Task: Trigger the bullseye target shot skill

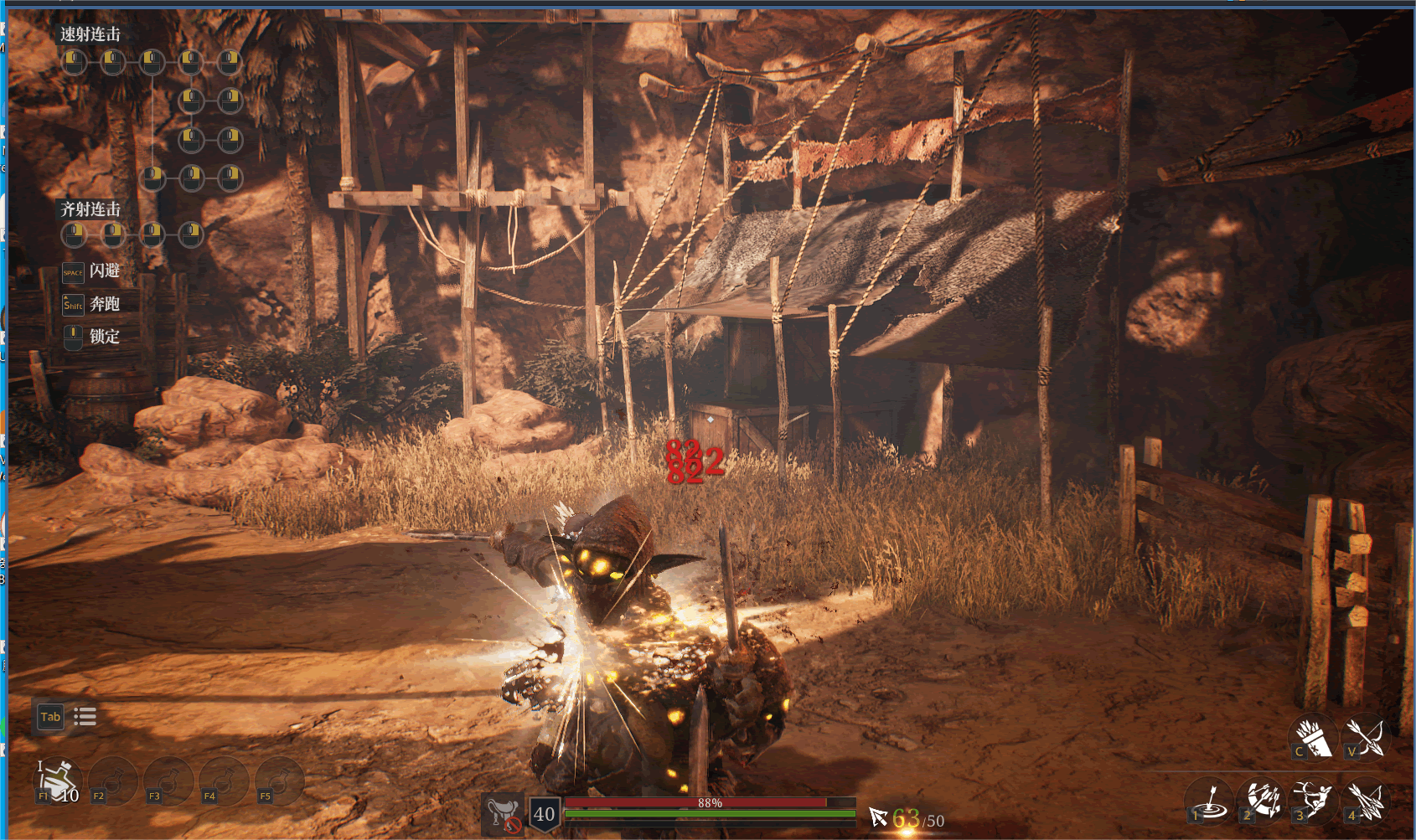Action: (1209, 801)
